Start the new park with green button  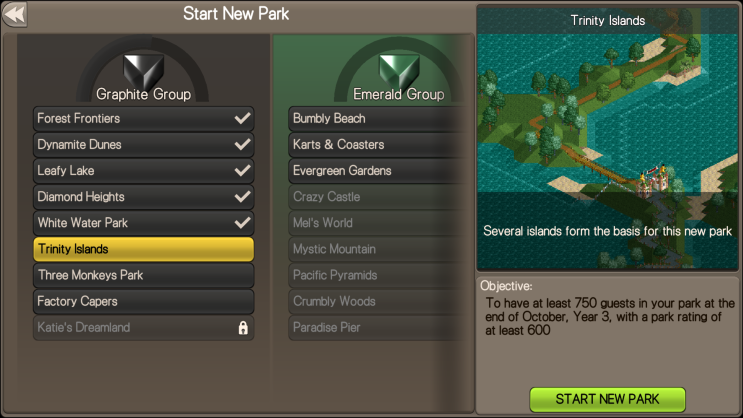click(607, 399)
